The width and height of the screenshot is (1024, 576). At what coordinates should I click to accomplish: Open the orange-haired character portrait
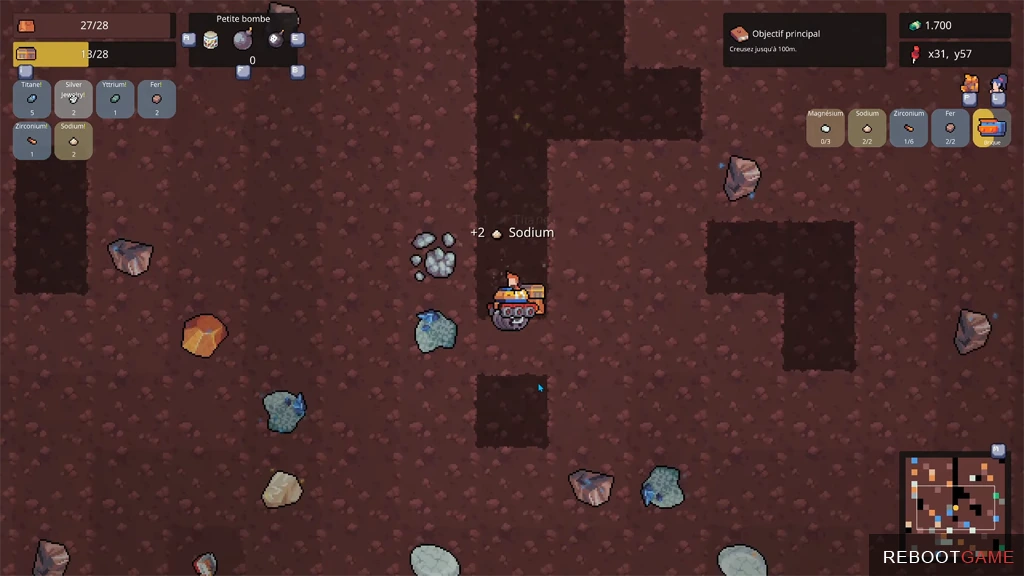pos(969,83)
